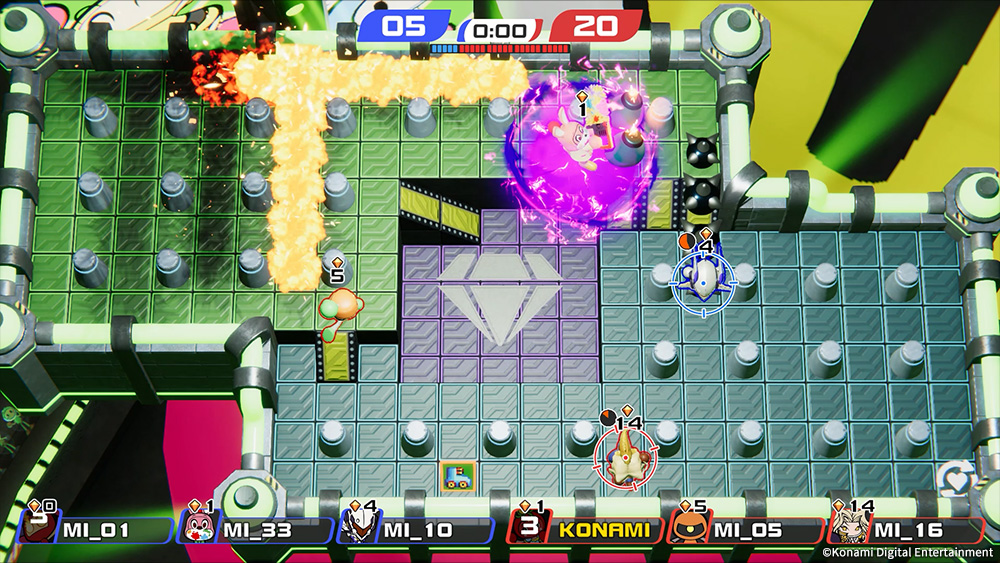Select the MI_05 player panel
The height and width of the screenshot is (563, 1000).
[745, 530]
